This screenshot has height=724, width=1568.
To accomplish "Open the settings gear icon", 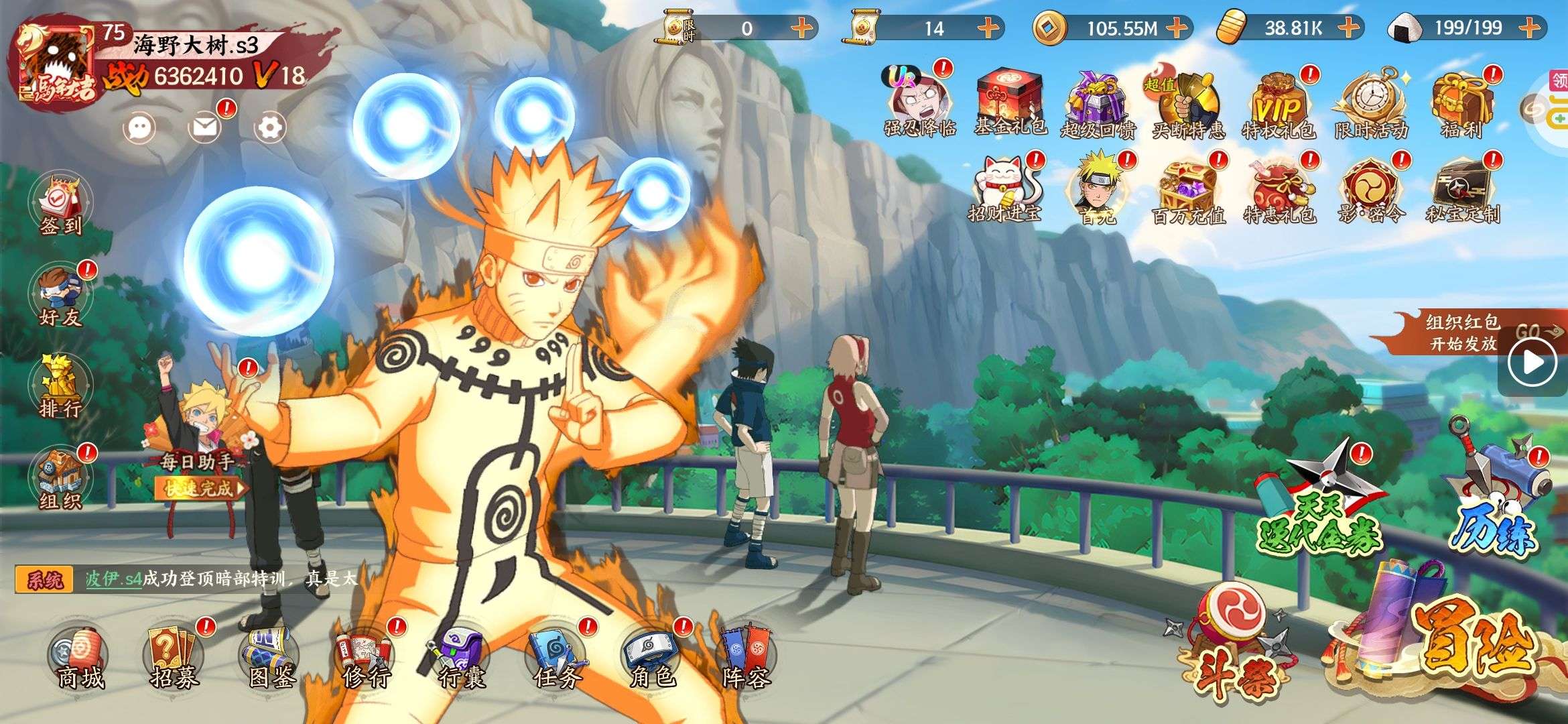I will (x=270, y=127).
